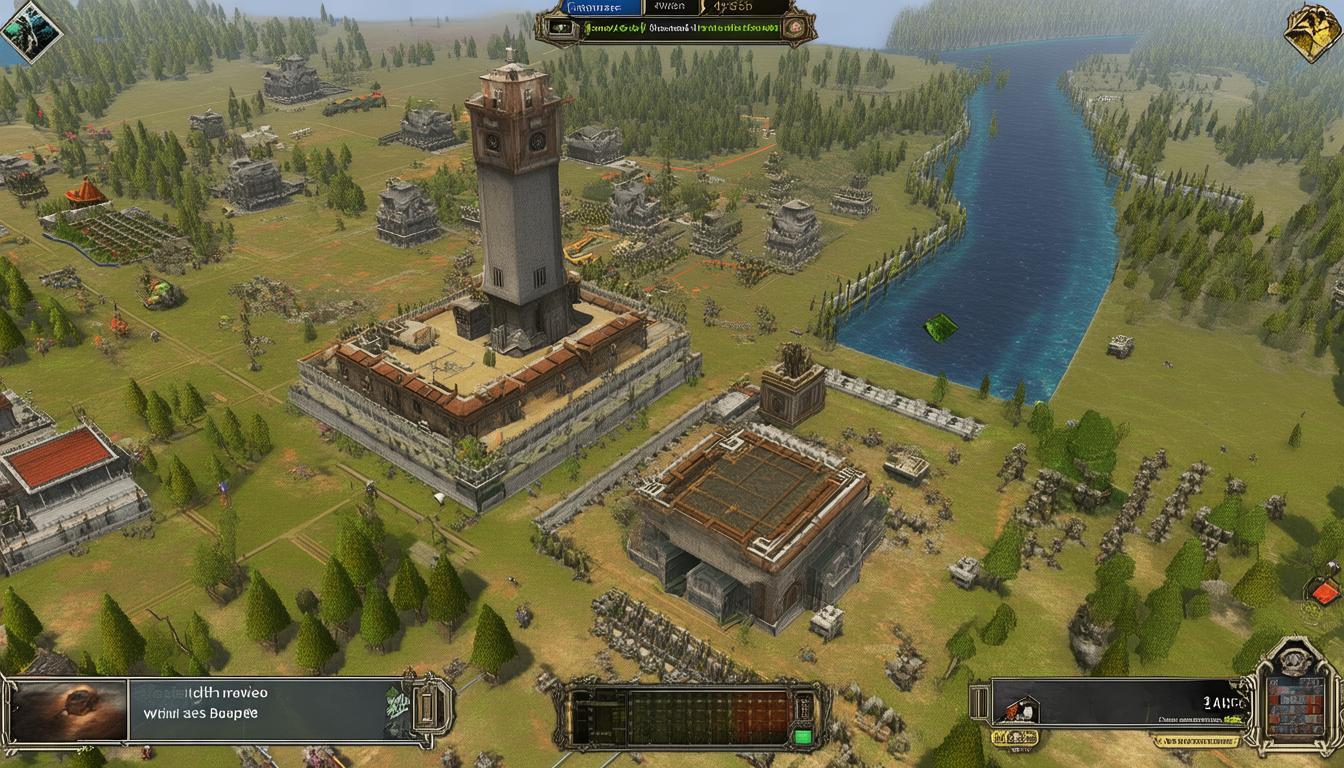Click the center command grid panel
Image resolution: width=1344 pixels, height=768 pixels.
coord(691,715)
